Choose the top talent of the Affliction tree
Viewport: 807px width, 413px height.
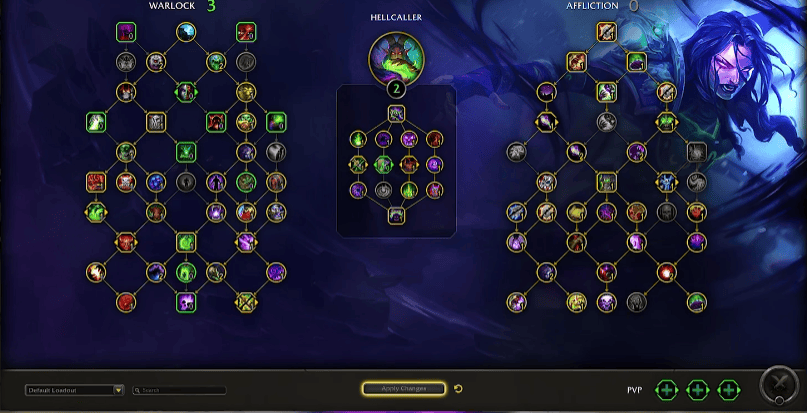tap(607, 32)
